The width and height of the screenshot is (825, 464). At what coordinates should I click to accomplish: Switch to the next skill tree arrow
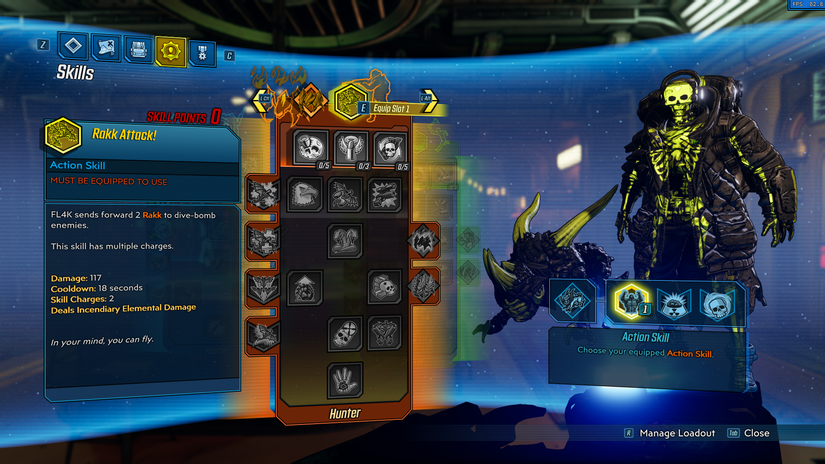pos(430,99)
